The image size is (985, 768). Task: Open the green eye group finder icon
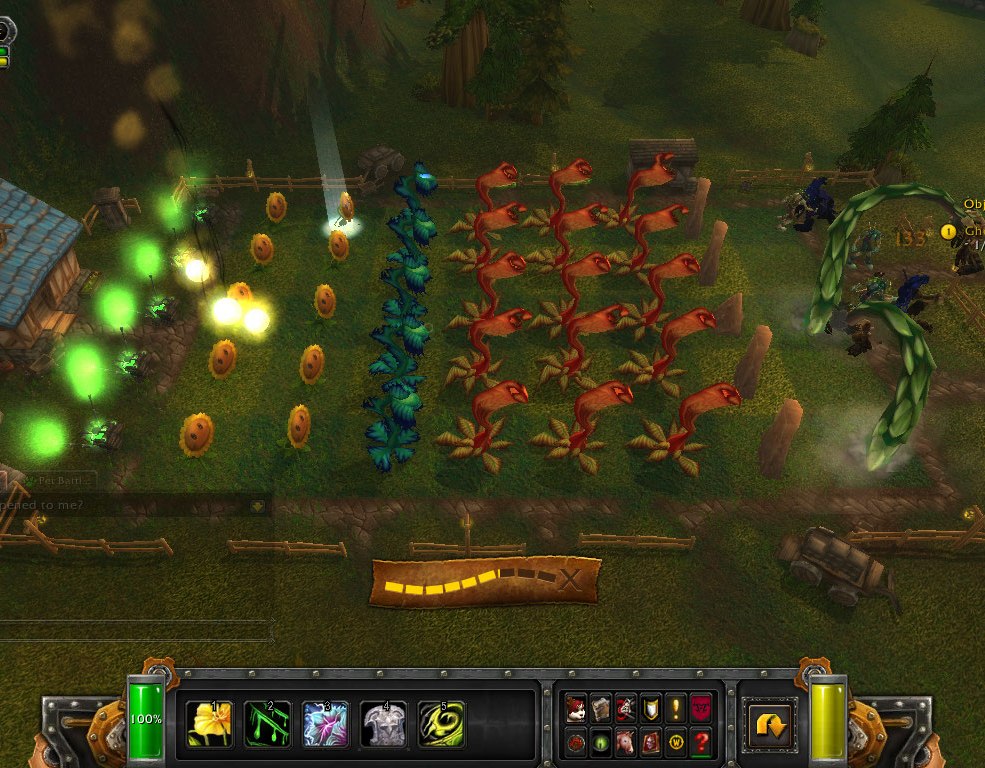coord(599,743)
